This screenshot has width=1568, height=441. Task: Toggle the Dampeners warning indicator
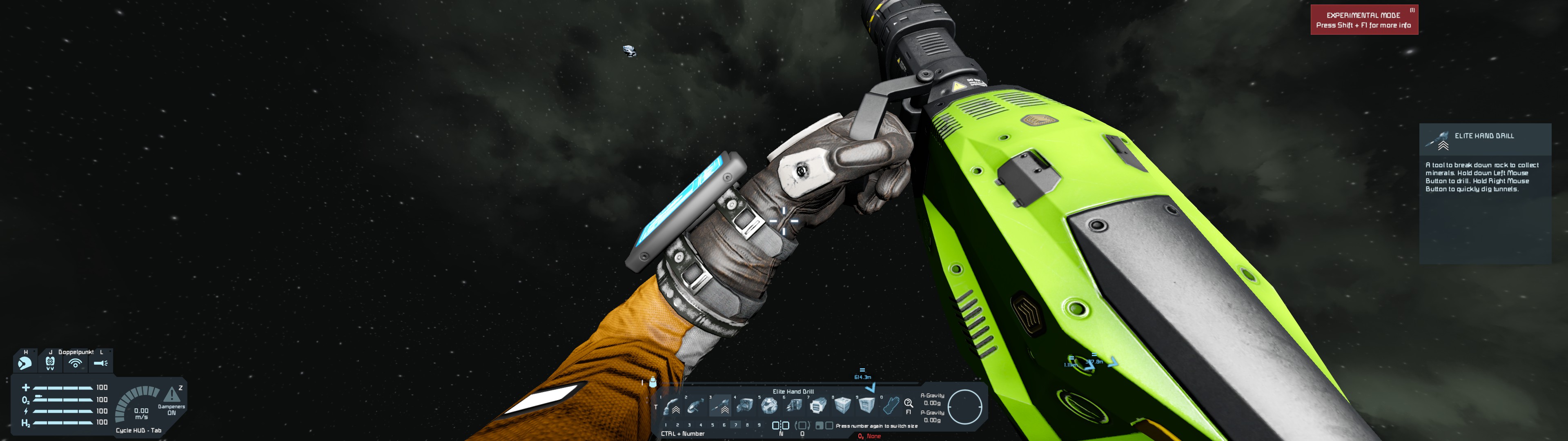point(171,395)
